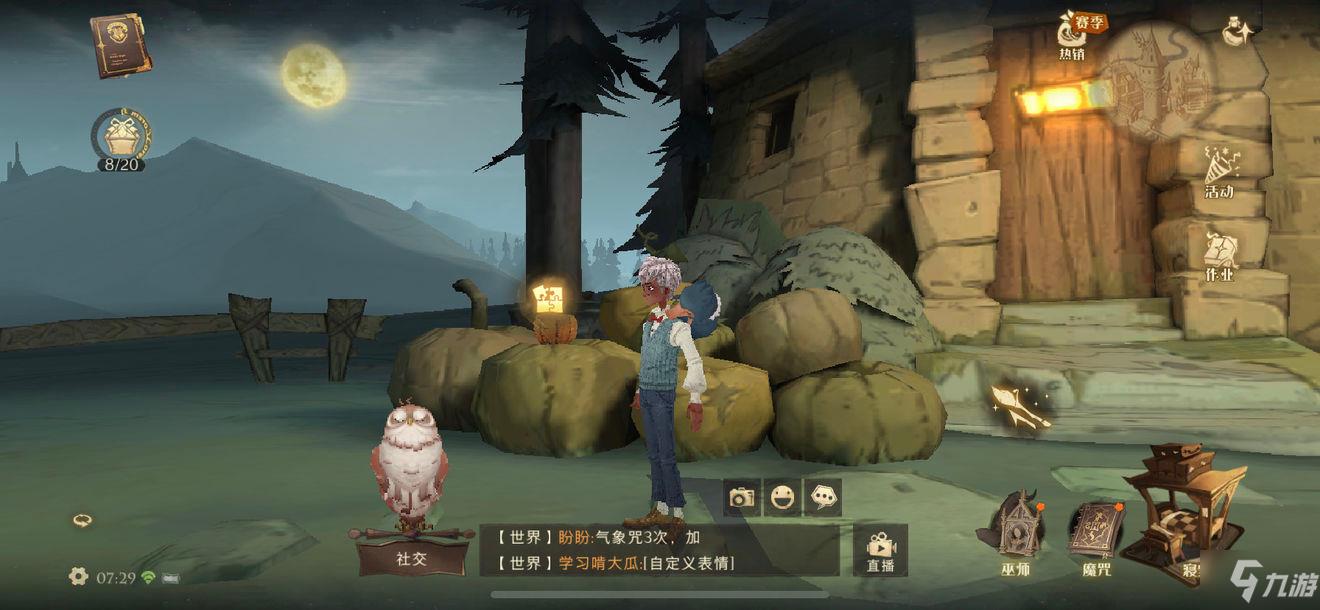
Task: Open the 直播 live stream button
Action: (880, 550)
